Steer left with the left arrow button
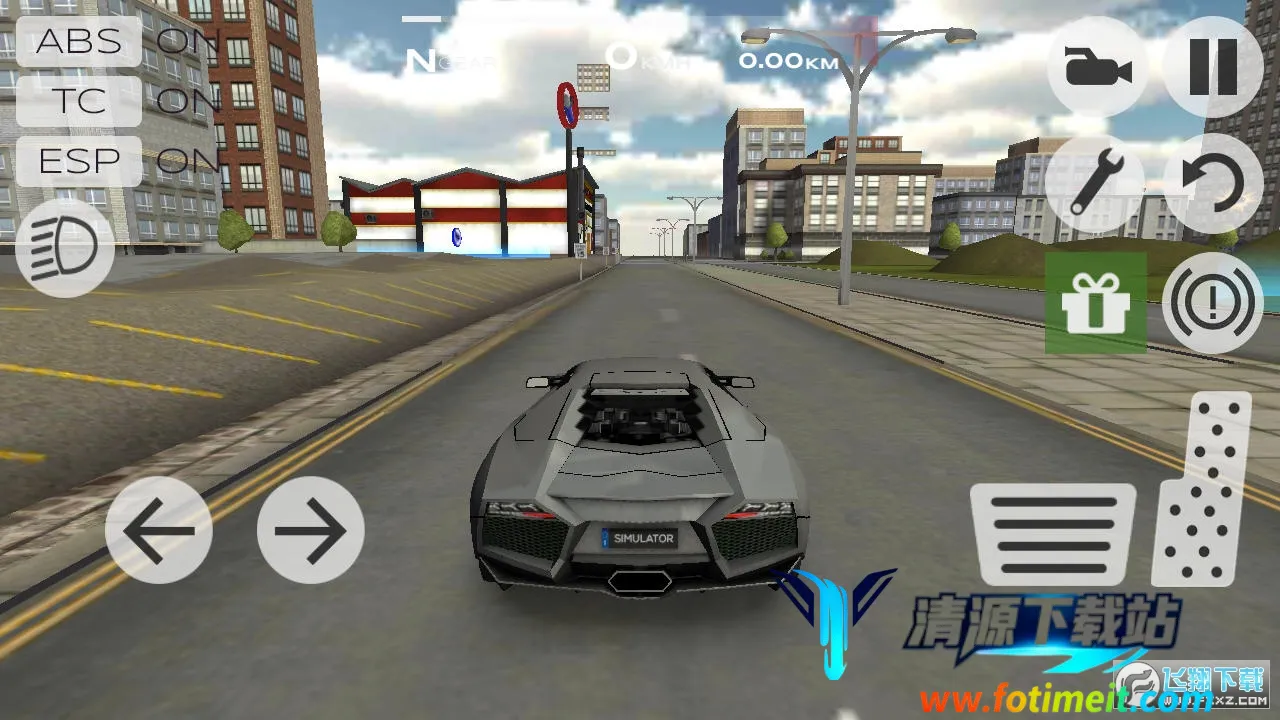 click(x=158, y=530)
